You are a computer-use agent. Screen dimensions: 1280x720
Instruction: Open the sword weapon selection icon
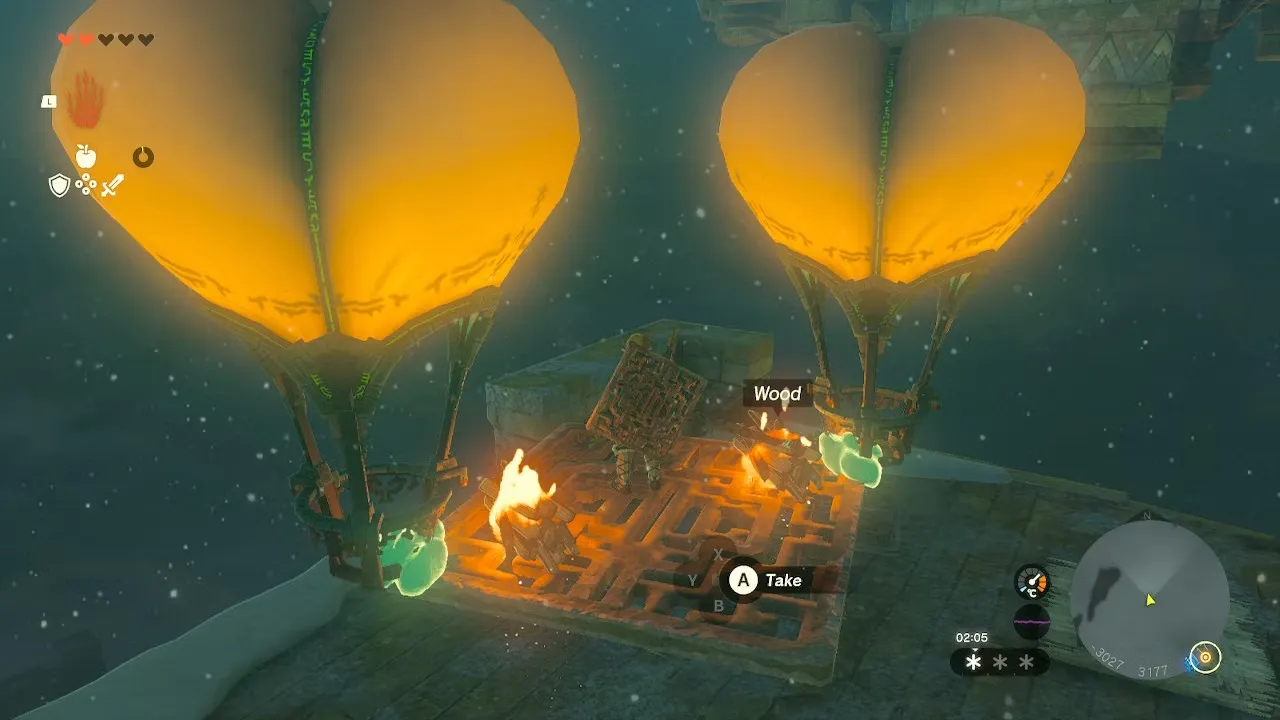tap(112, 185)
